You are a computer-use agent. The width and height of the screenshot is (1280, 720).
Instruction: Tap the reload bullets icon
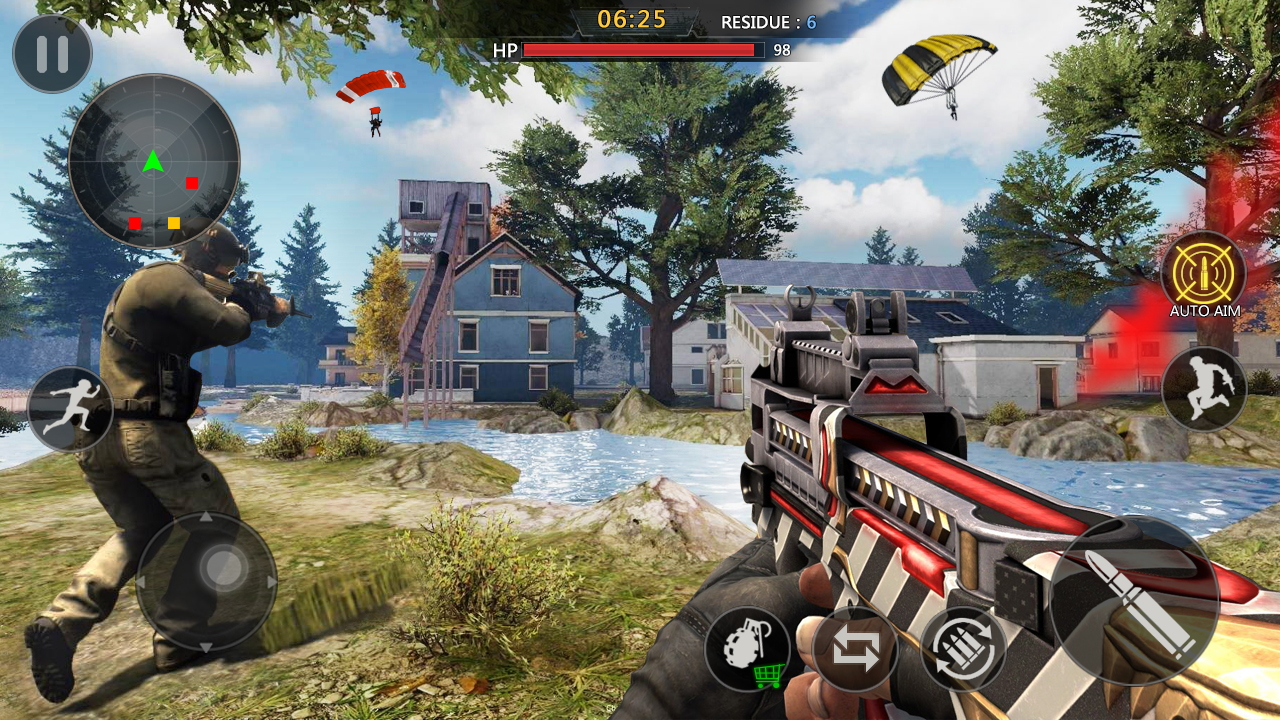pyautogui.click(x=961, y=650)
